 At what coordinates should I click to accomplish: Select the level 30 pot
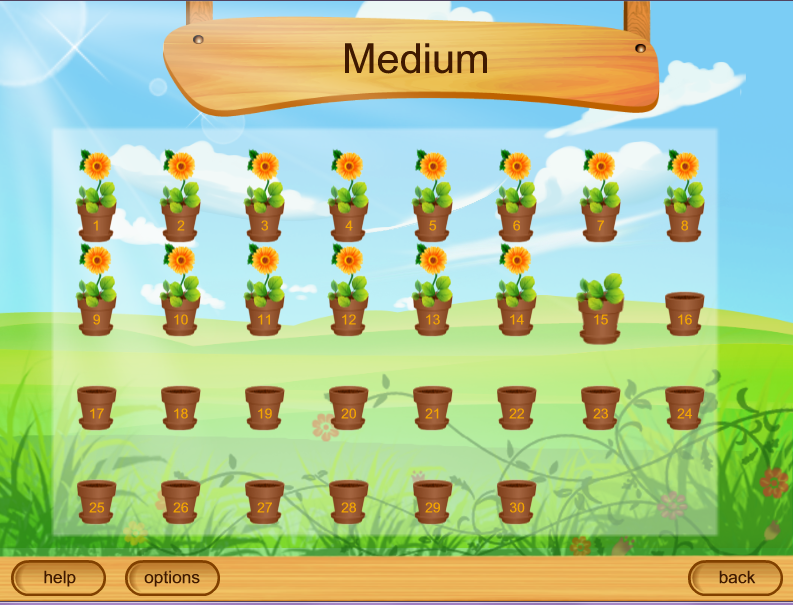point(516,502)
